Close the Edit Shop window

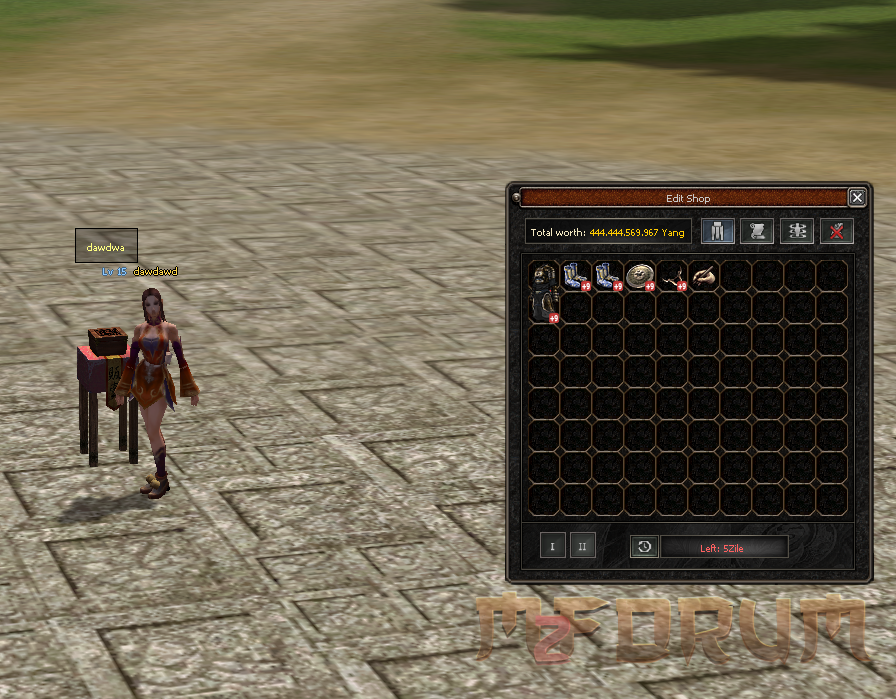[x=856, y=198]
